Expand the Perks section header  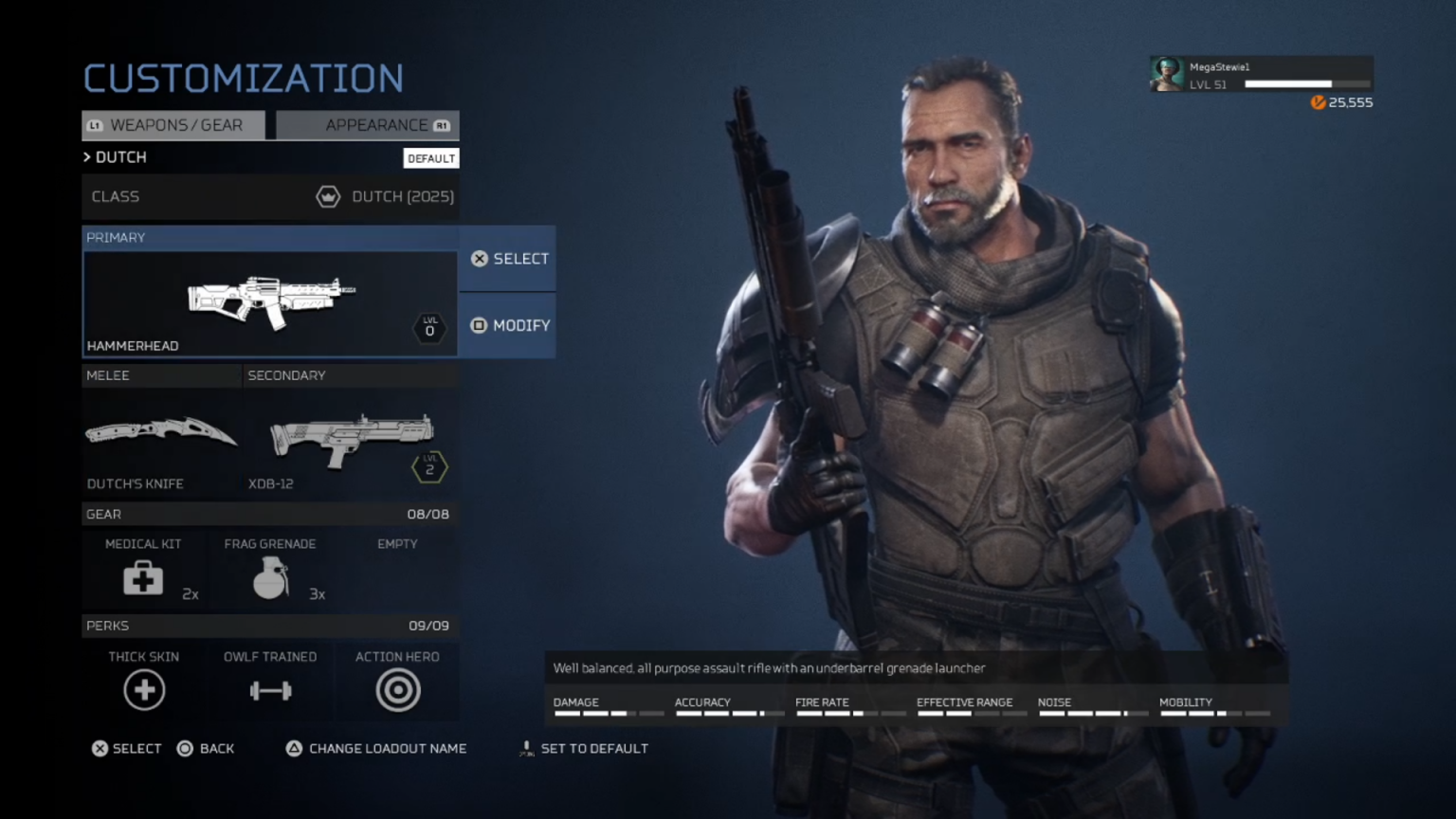(270, 626)
